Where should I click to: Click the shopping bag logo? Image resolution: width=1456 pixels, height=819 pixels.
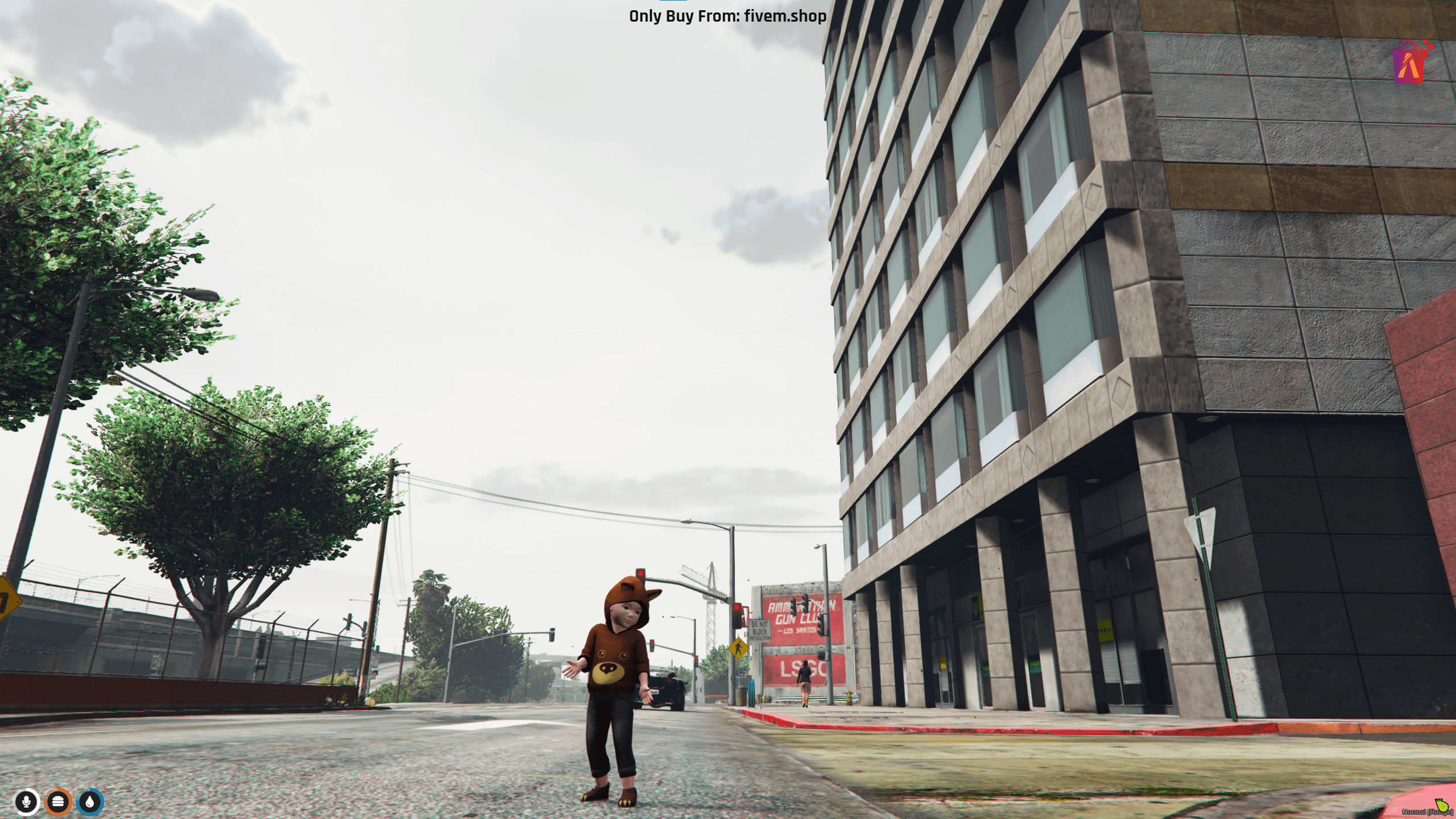[x=1410, y=63]
